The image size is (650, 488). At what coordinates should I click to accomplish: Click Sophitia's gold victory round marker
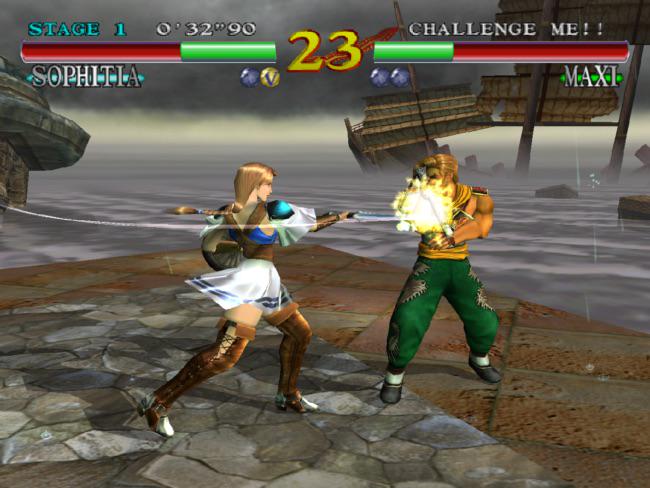pos(270,77)
